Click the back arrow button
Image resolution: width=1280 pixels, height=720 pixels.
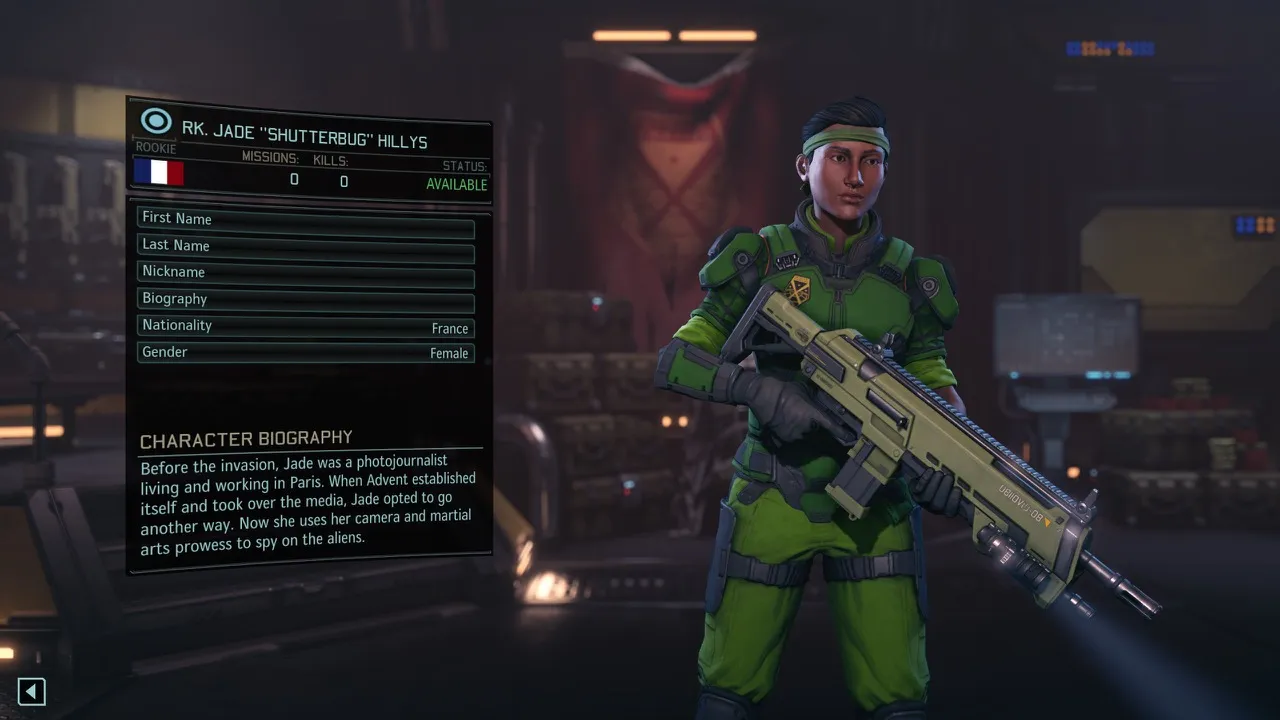click(x=32, y=691)
